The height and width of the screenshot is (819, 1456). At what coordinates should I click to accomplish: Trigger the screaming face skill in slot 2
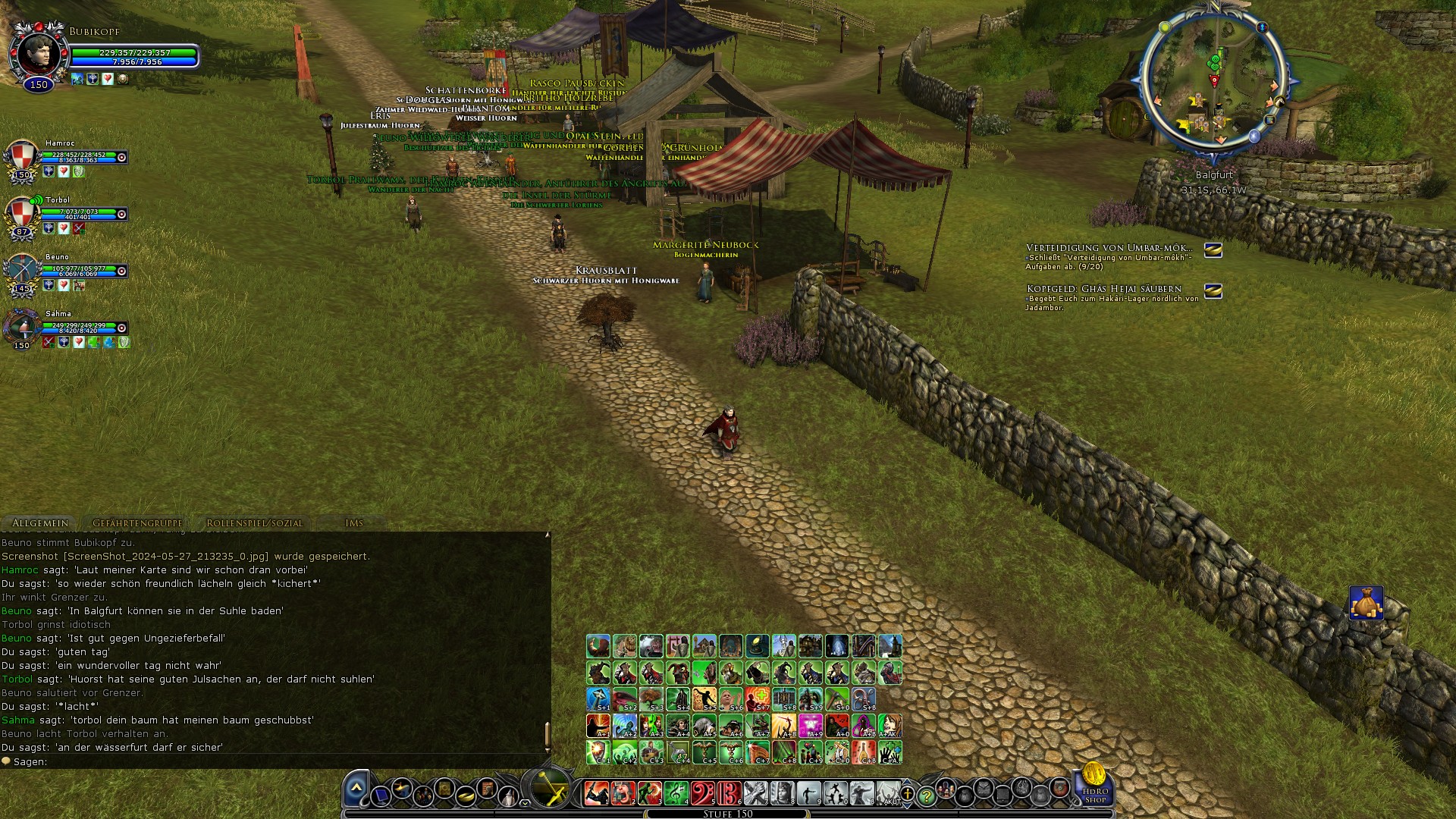pyautogui.click(x=623, y=793)
